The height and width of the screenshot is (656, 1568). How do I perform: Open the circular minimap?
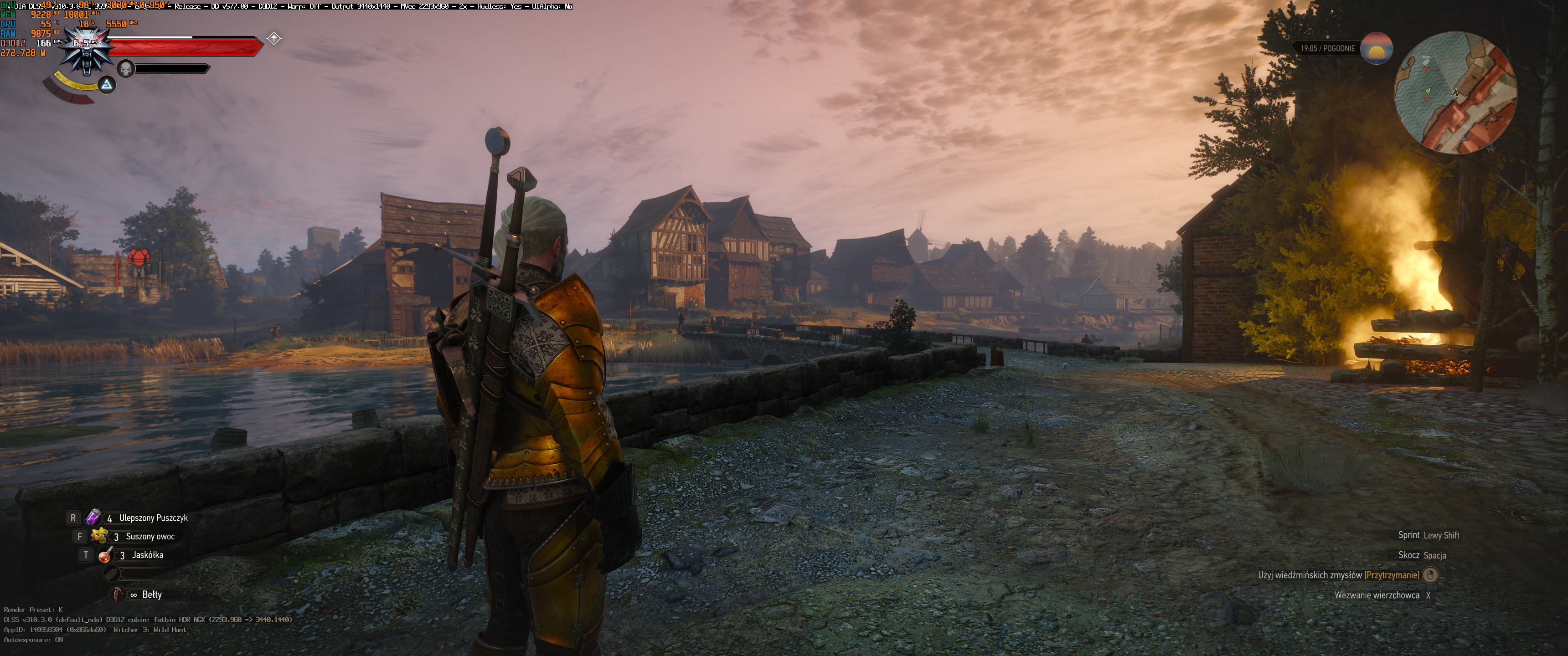[x=1455, y=92]
